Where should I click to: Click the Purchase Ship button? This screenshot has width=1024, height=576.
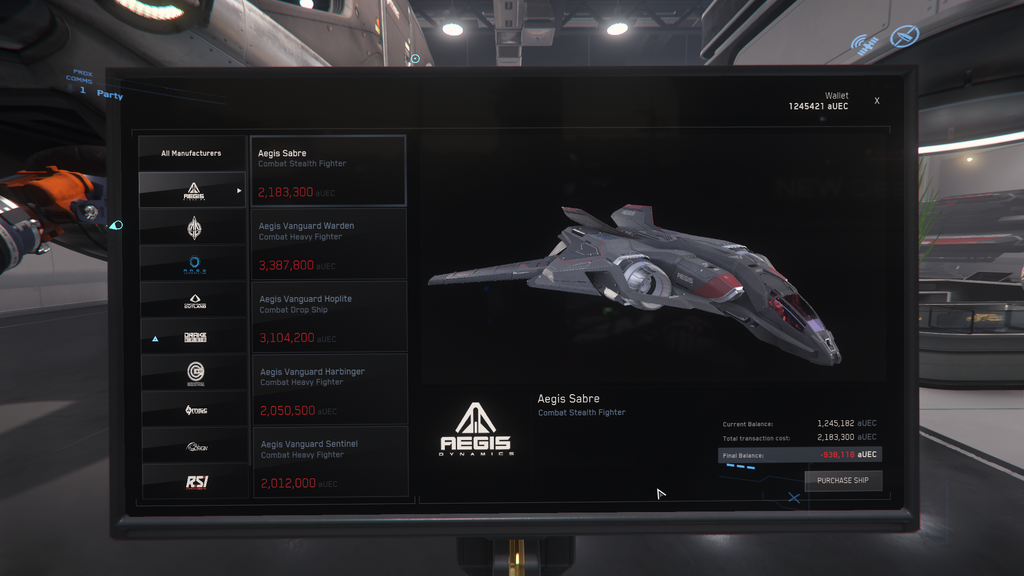point(843,480)
